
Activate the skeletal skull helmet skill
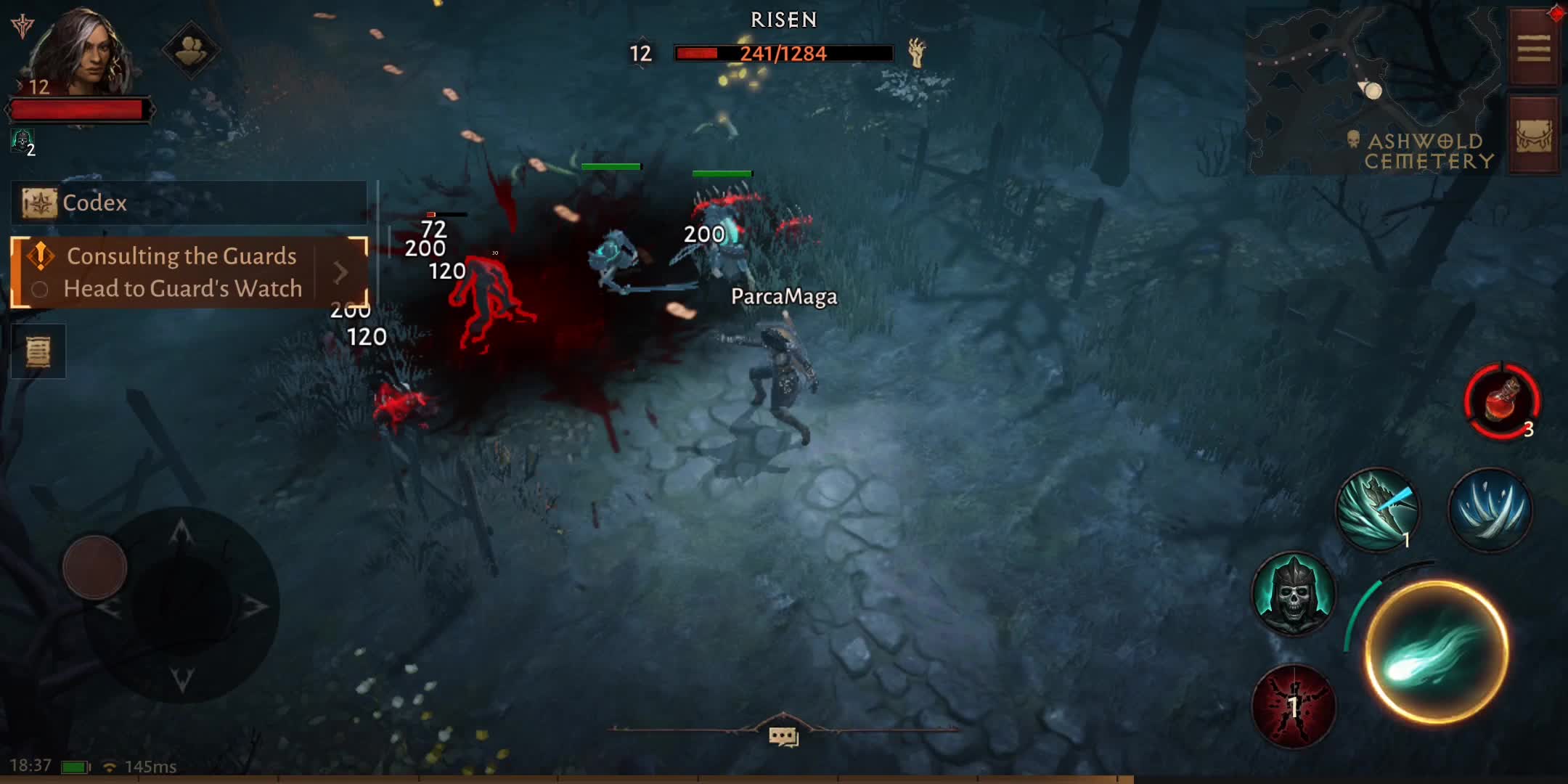(x=1294, y=594)
